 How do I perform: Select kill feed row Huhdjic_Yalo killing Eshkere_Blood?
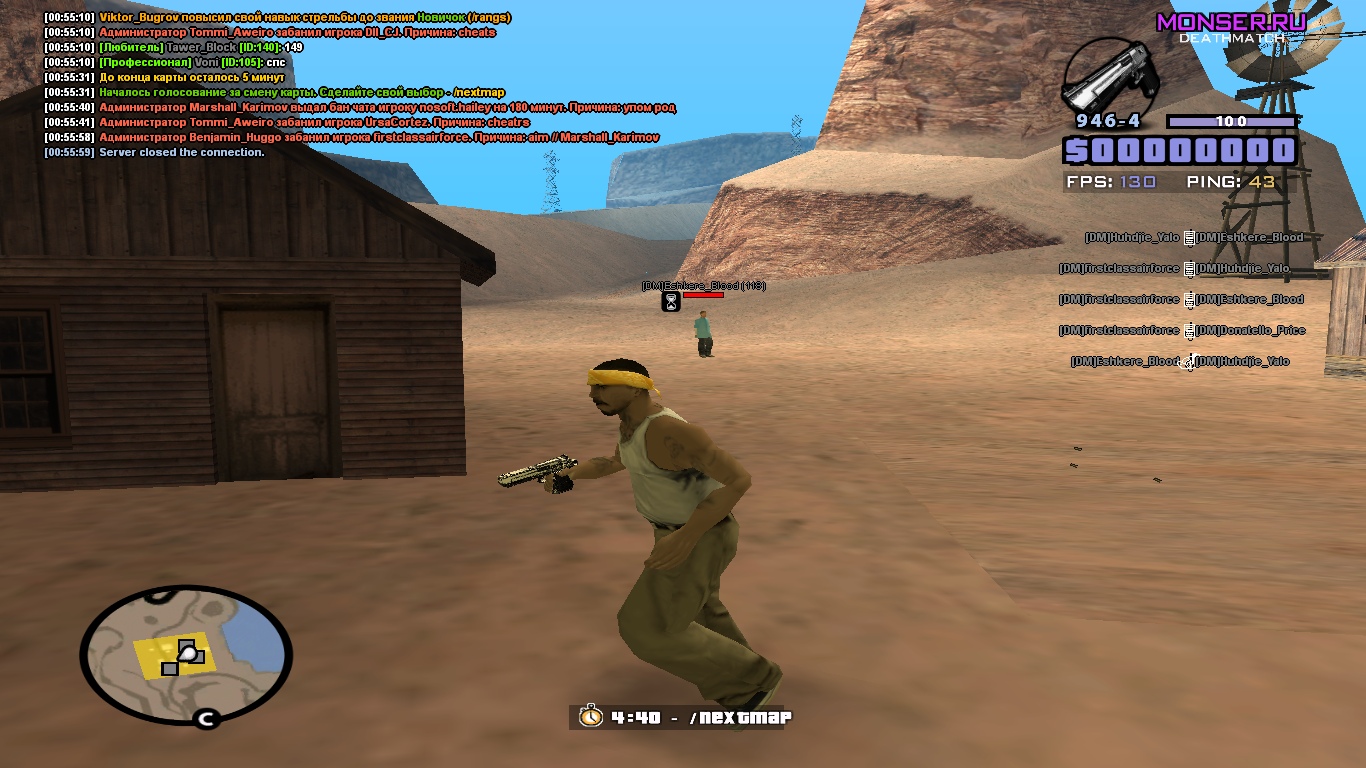pyautogui.click(x=1194, y=238)
